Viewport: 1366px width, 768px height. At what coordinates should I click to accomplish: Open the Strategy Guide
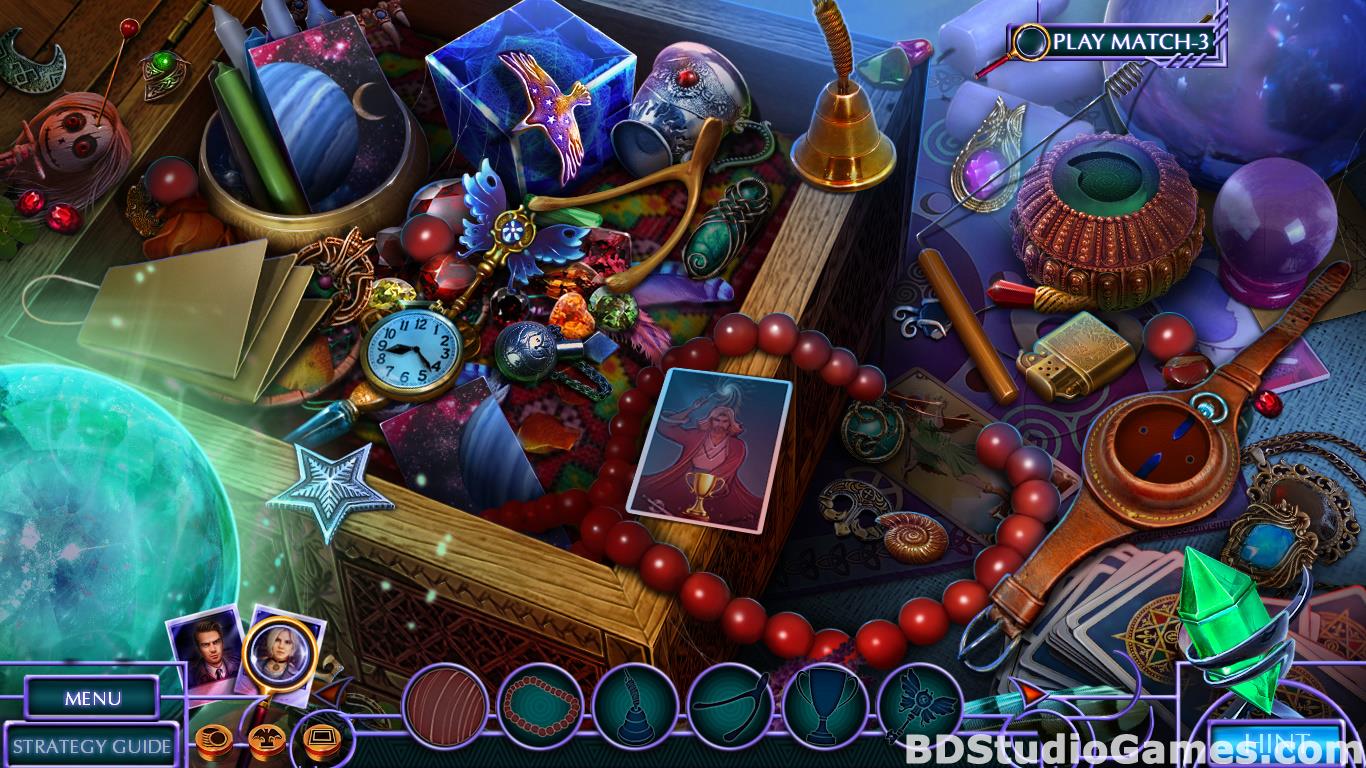[x=92, y=745]
